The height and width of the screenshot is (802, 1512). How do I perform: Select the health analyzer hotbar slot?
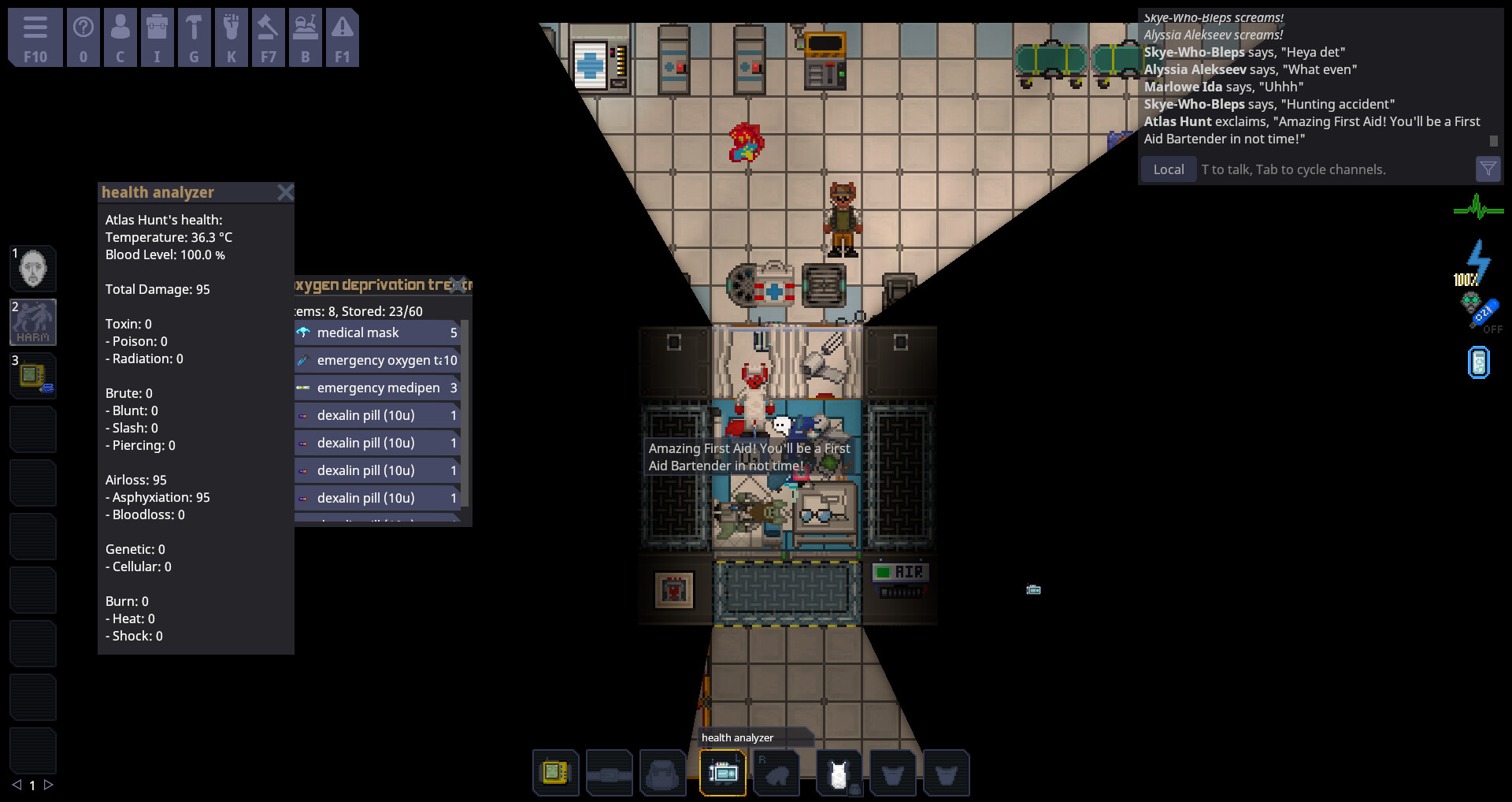pyautogui.click(x=722, y=773)
